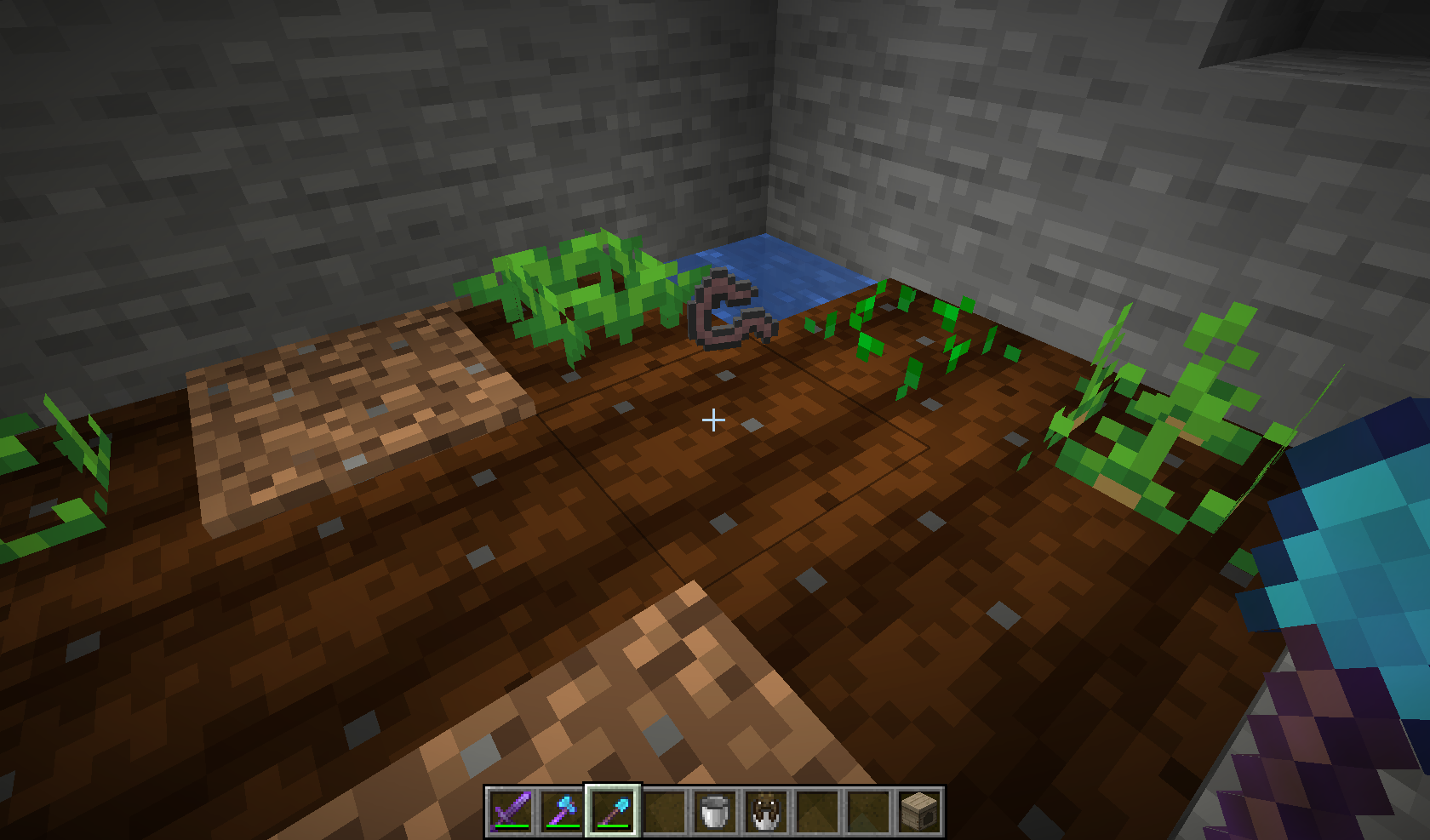
Task: Select the empty bucket item
Action: (x=713, y=810)
